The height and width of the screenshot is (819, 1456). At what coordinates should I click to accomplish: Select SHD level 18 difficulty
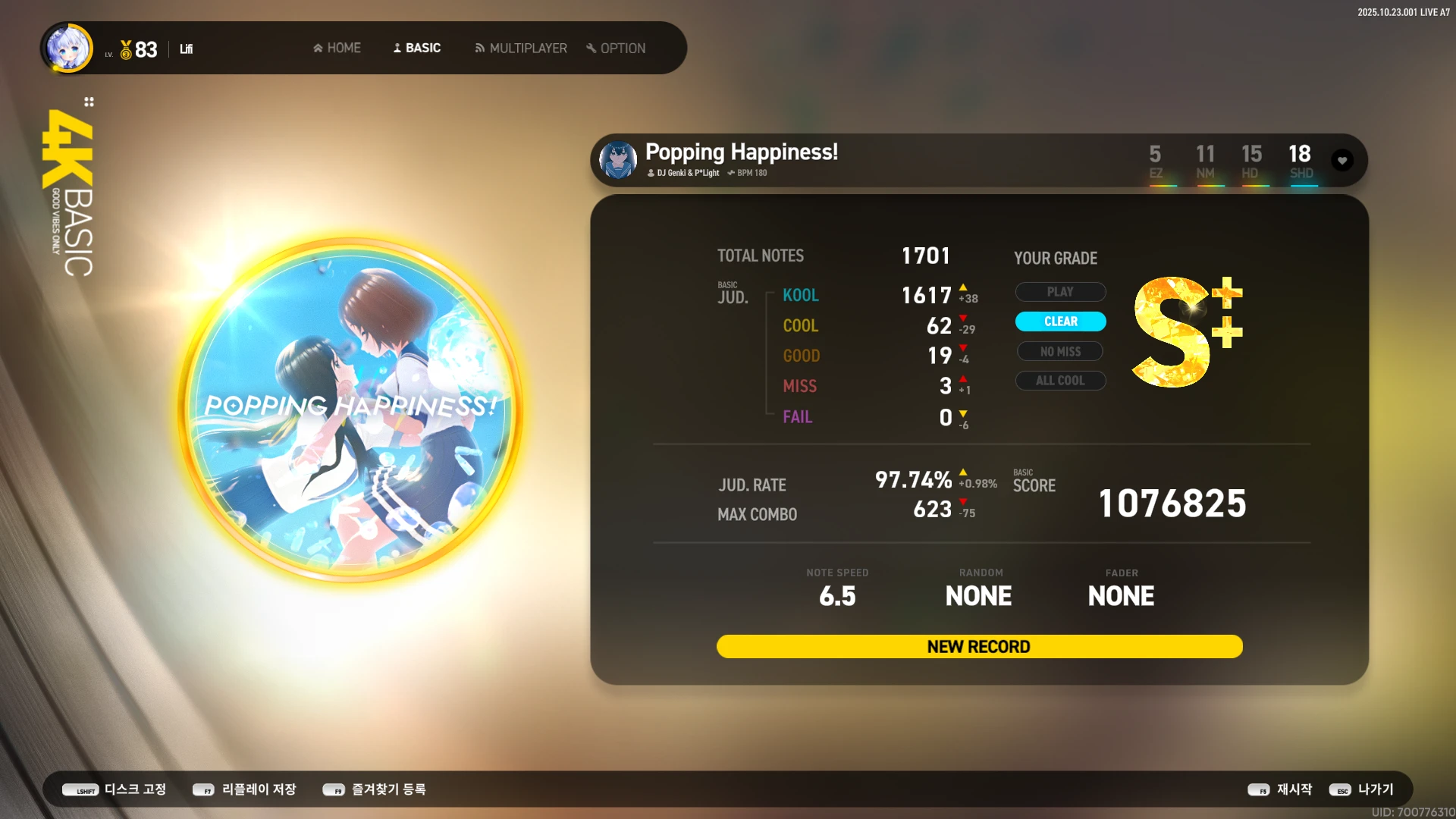[1300, 162]
